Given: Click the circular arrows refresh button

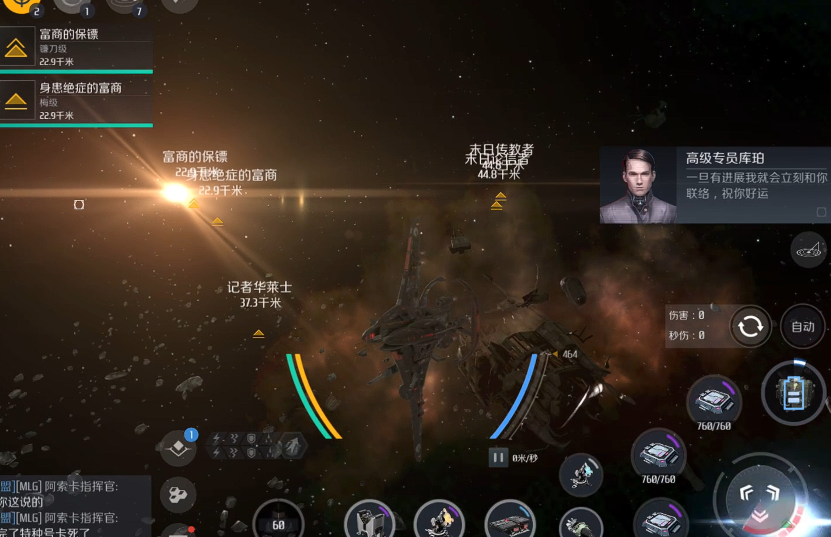Looking at the screenshot, I should tap(750, 326).
